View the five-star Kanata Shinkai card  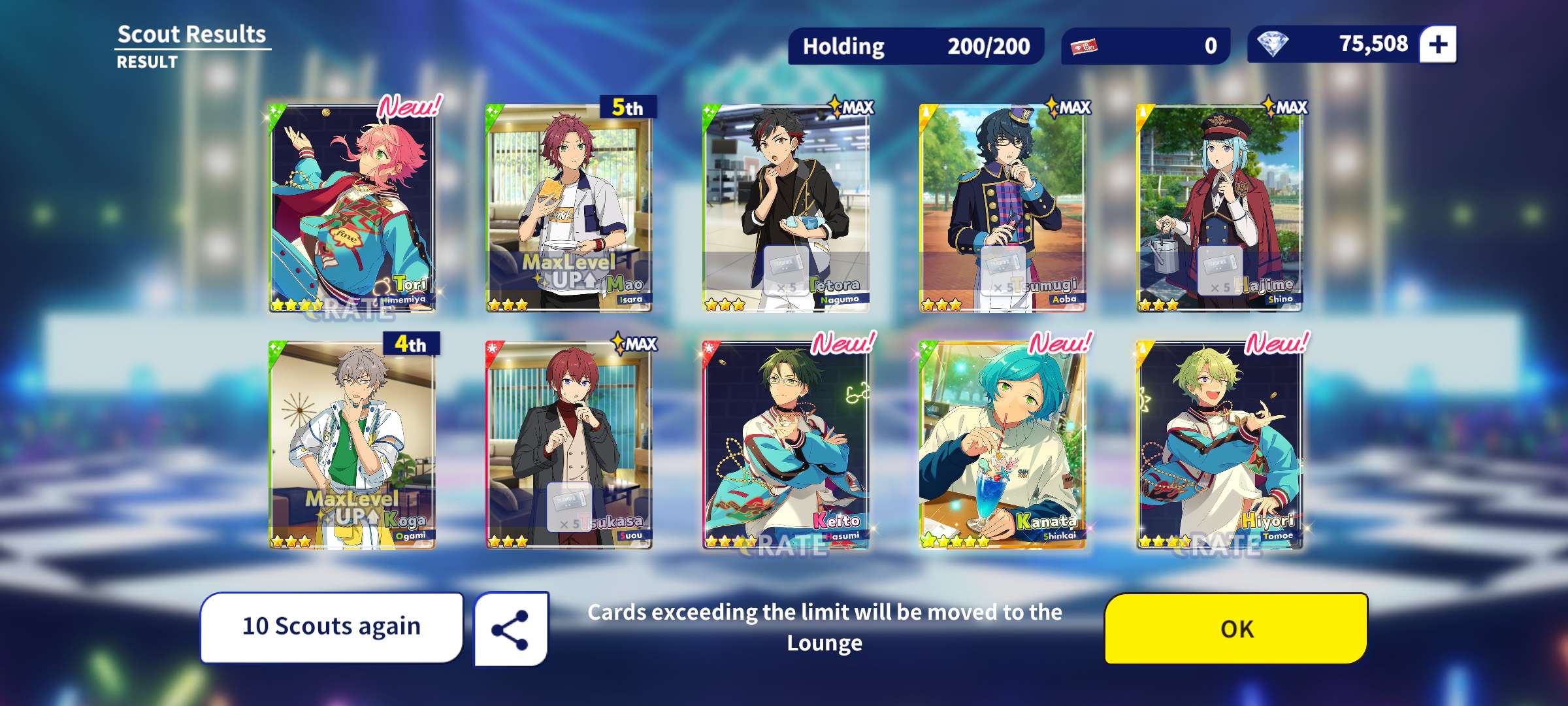[x=1002, y=445]
